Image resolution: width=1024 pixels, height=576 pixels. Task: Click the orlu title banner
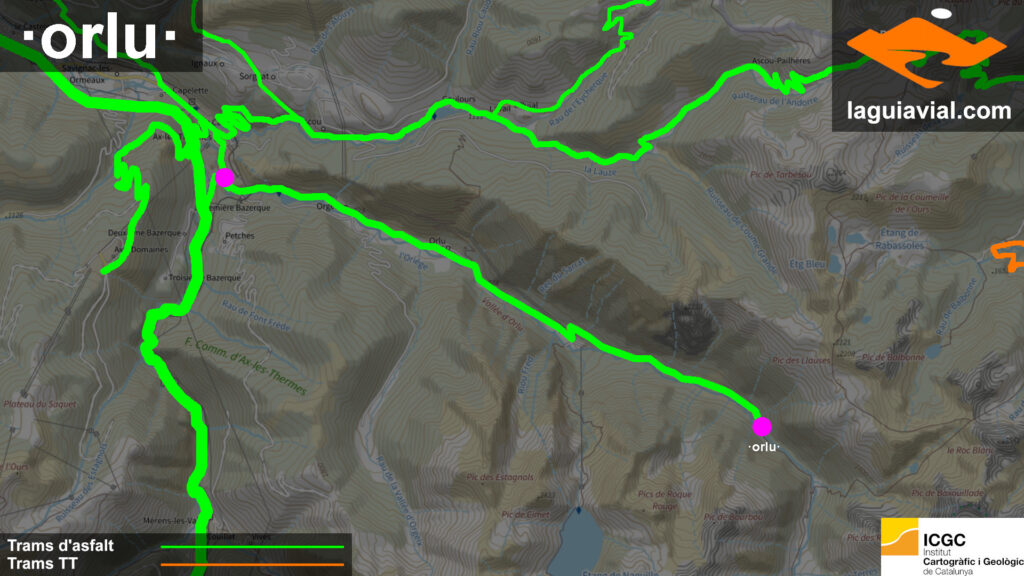click(100, 38)
